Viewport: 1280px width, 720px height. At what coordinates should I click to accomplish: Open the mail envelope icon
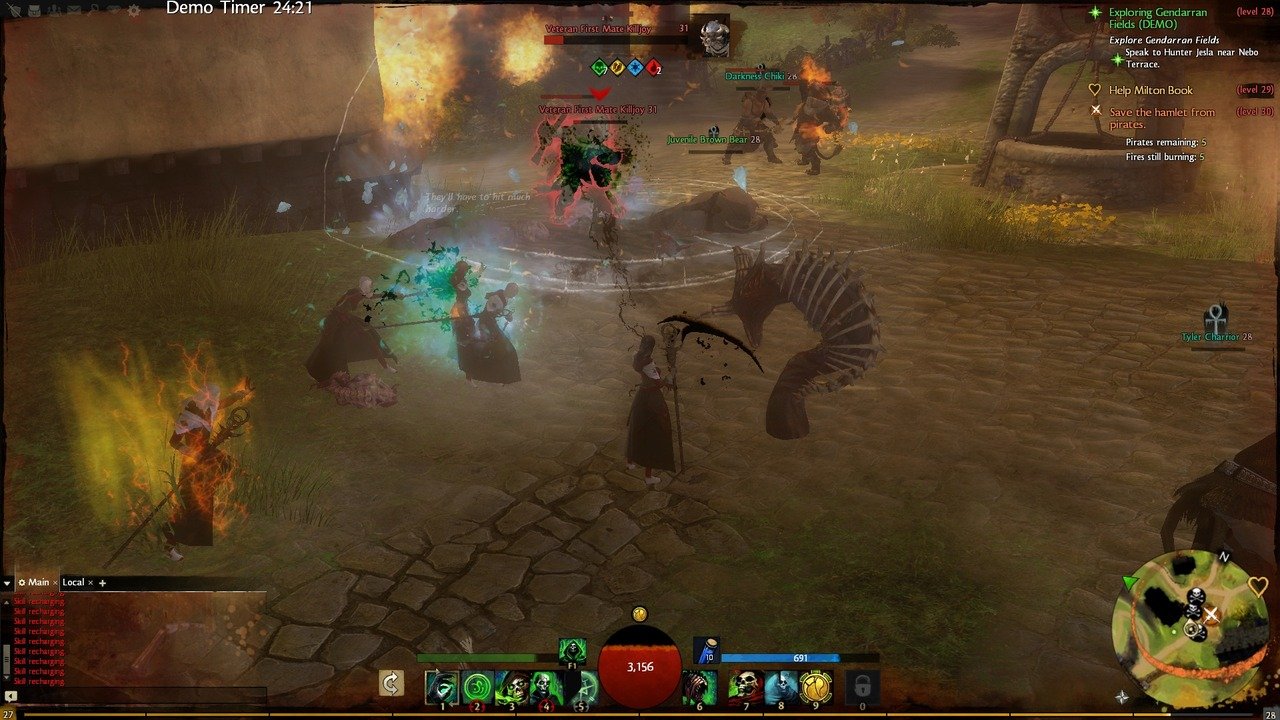(73, 10)
